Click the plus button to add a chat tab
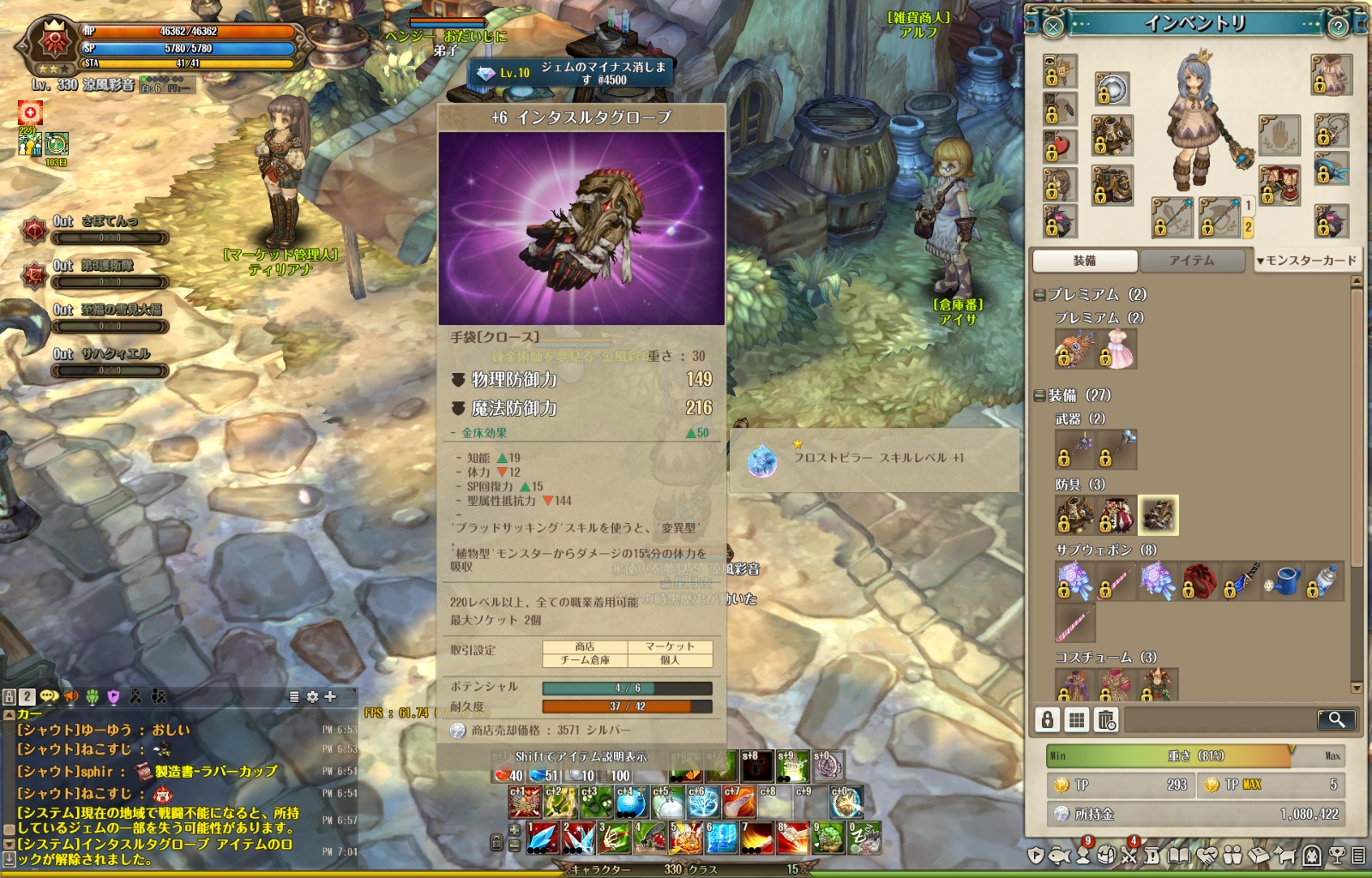The image size is (1372, 878). coord(330,695)
